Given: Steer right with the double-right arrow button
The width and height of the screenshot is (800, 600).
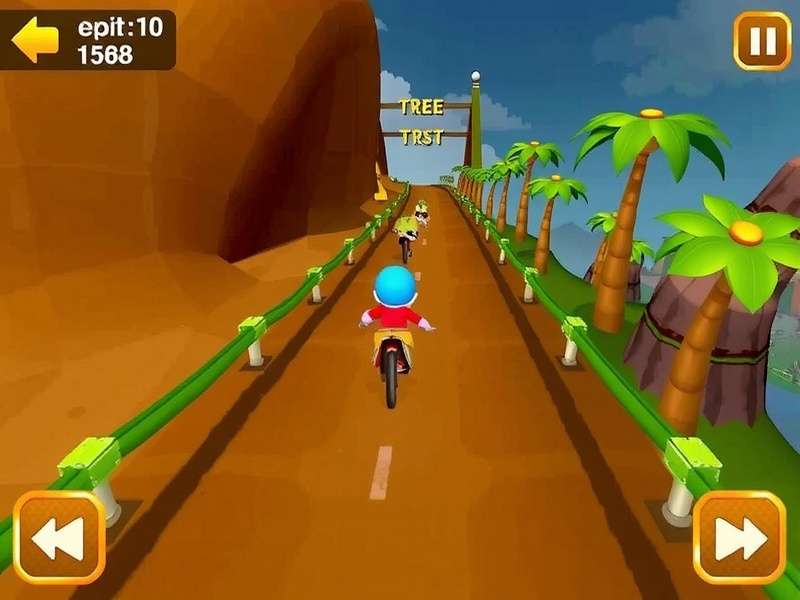Looking at the screenshot, I should coord(739,538).
